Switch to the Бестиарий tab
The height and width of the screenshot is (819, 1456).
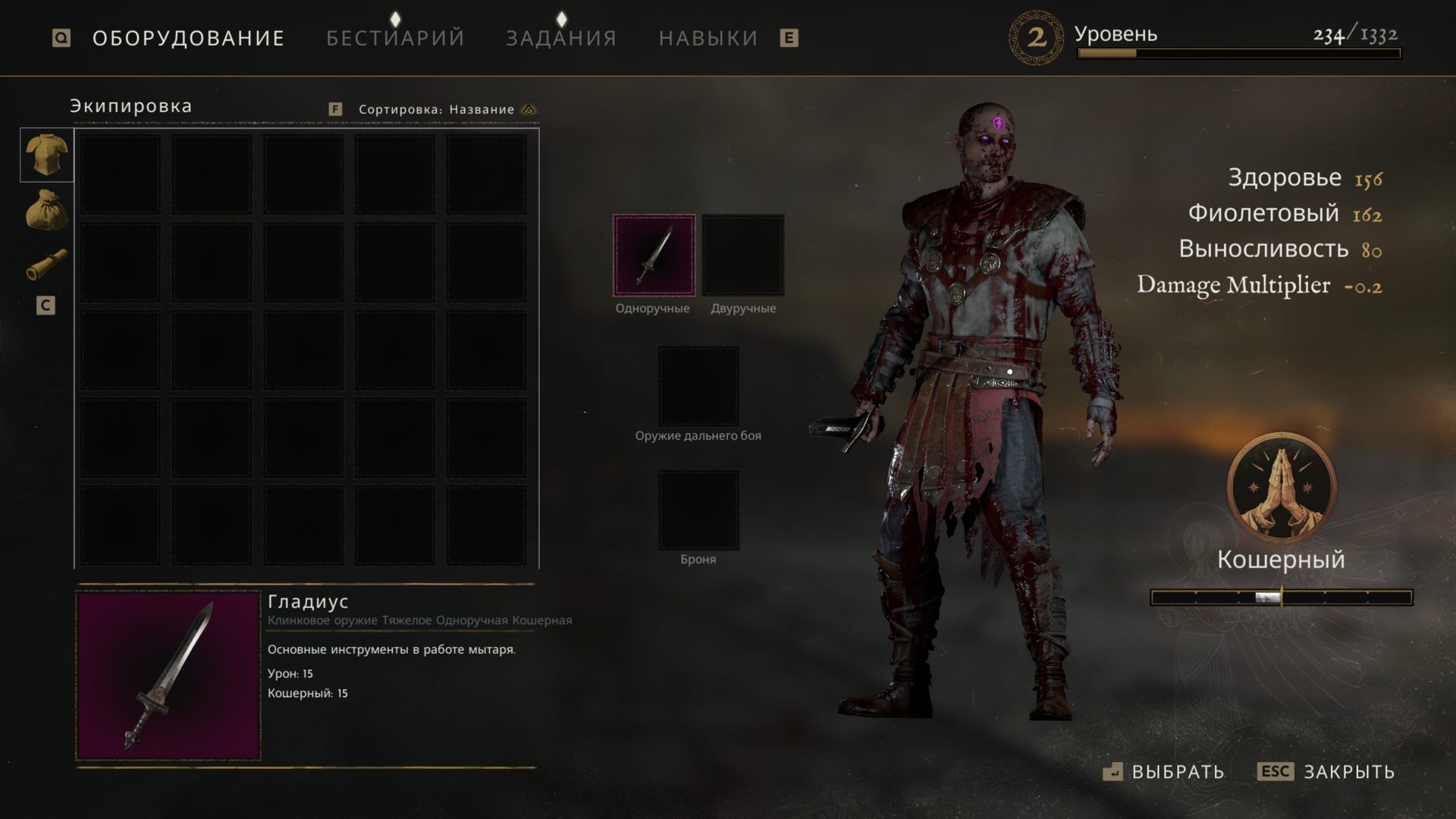[395, 38]
